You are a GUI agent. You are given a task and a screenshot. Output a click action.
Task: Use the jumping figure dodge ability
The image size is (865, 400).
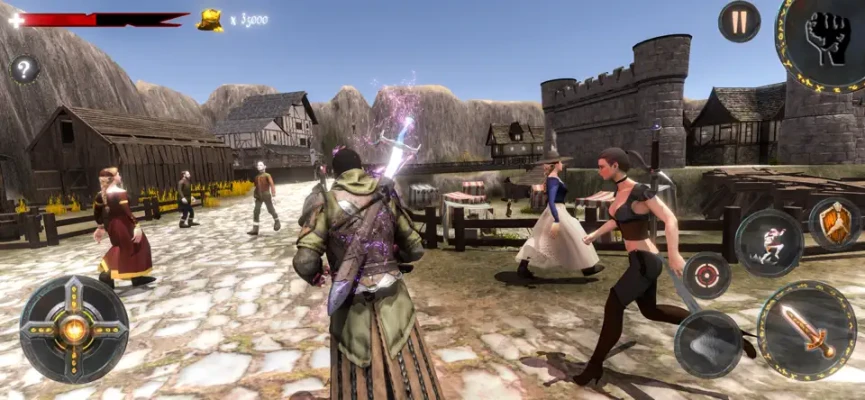769,243
